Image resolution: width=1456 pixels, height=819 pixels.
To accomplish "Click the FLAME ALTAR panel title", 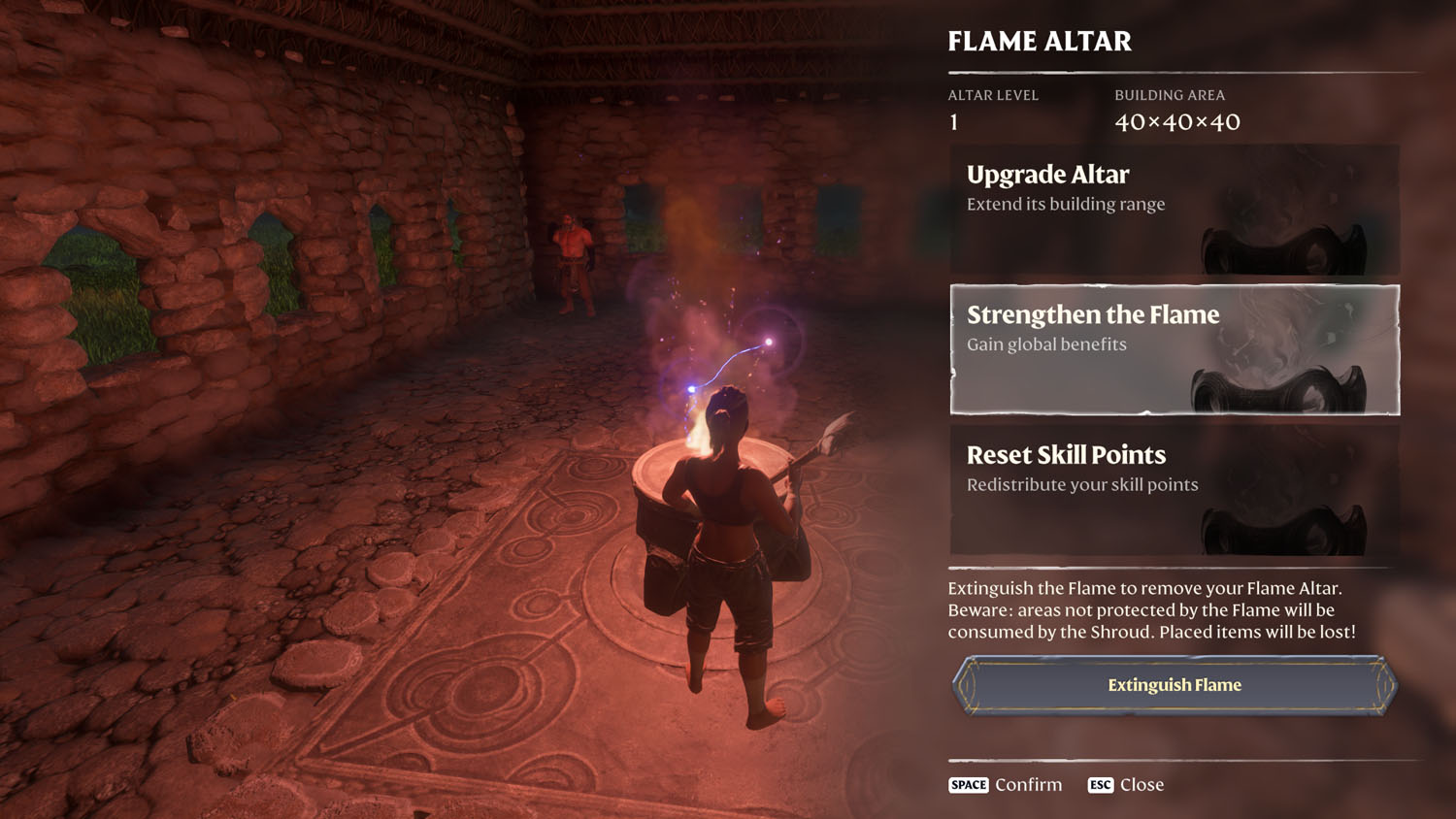I will pyautogui.click(x=1040, y=42).
